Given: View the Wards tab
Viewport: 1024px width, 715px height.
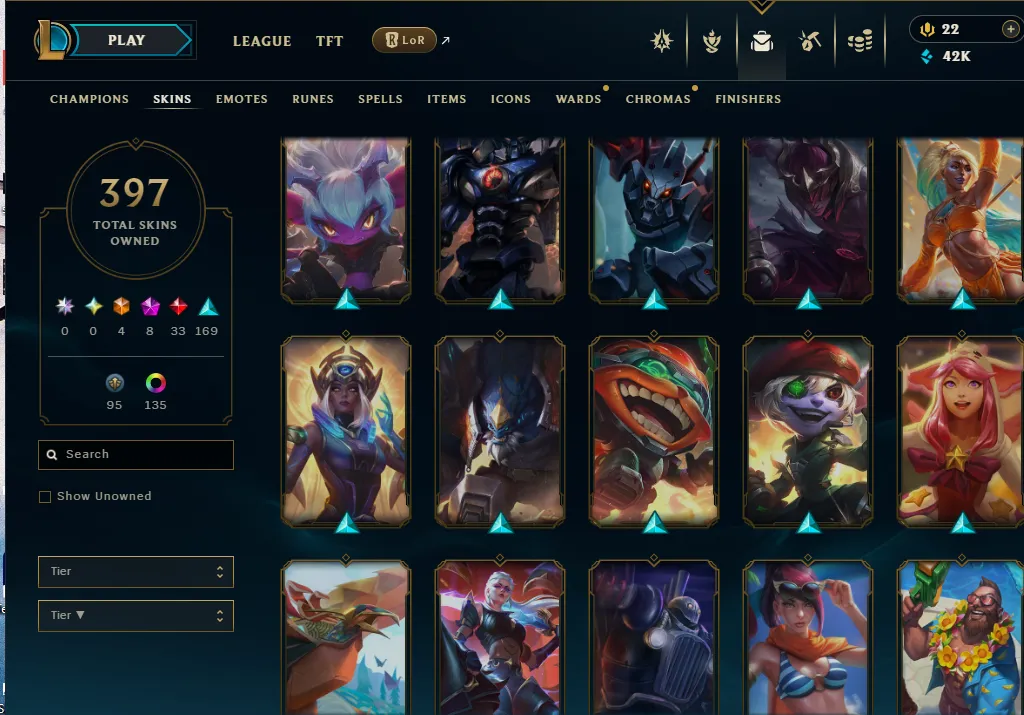Looking at the screenshot, I should (578, 99).
